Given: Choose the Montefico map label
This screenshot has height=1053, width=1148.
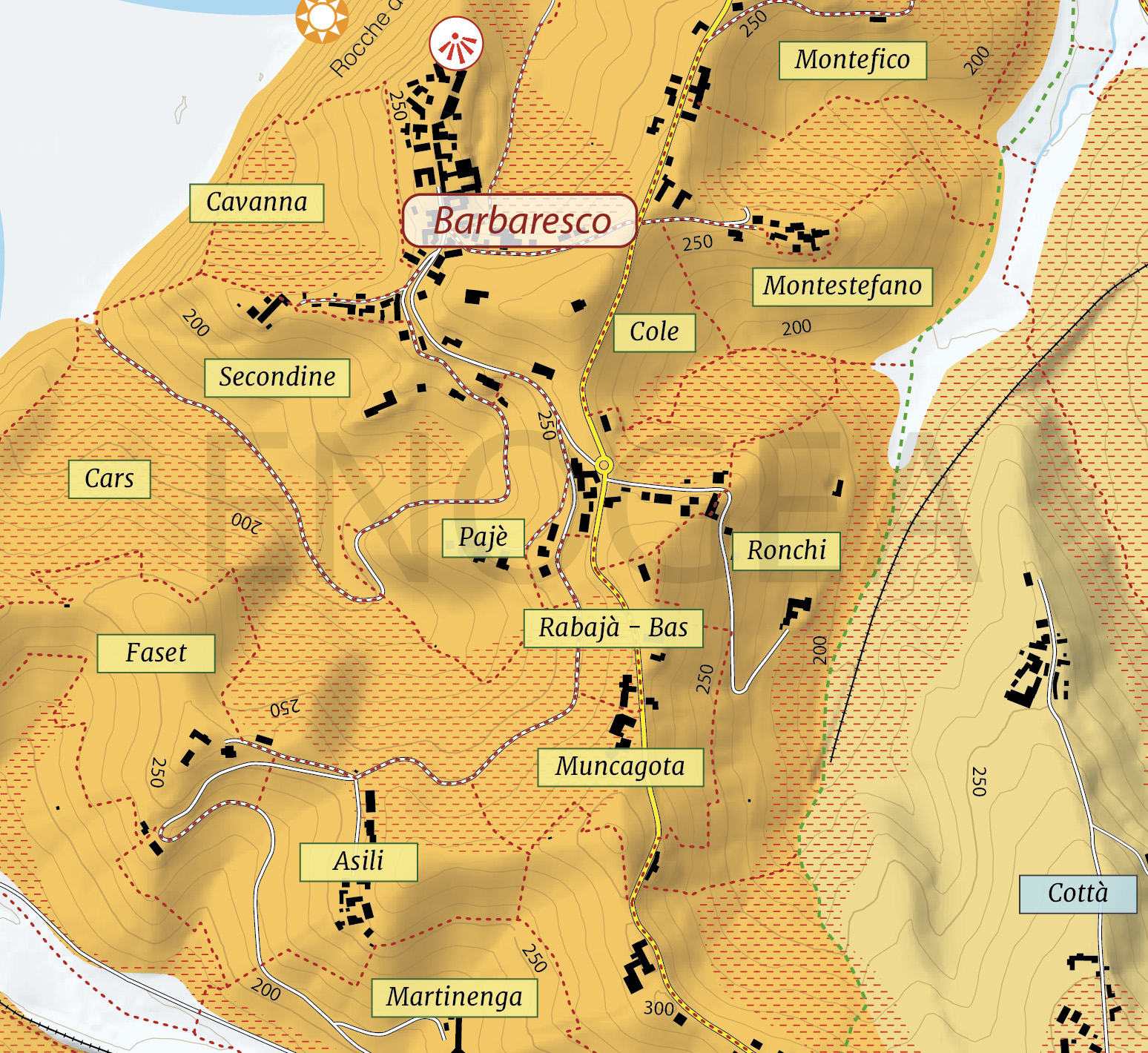Looking at the screenshot, I should tap(852, 60).
